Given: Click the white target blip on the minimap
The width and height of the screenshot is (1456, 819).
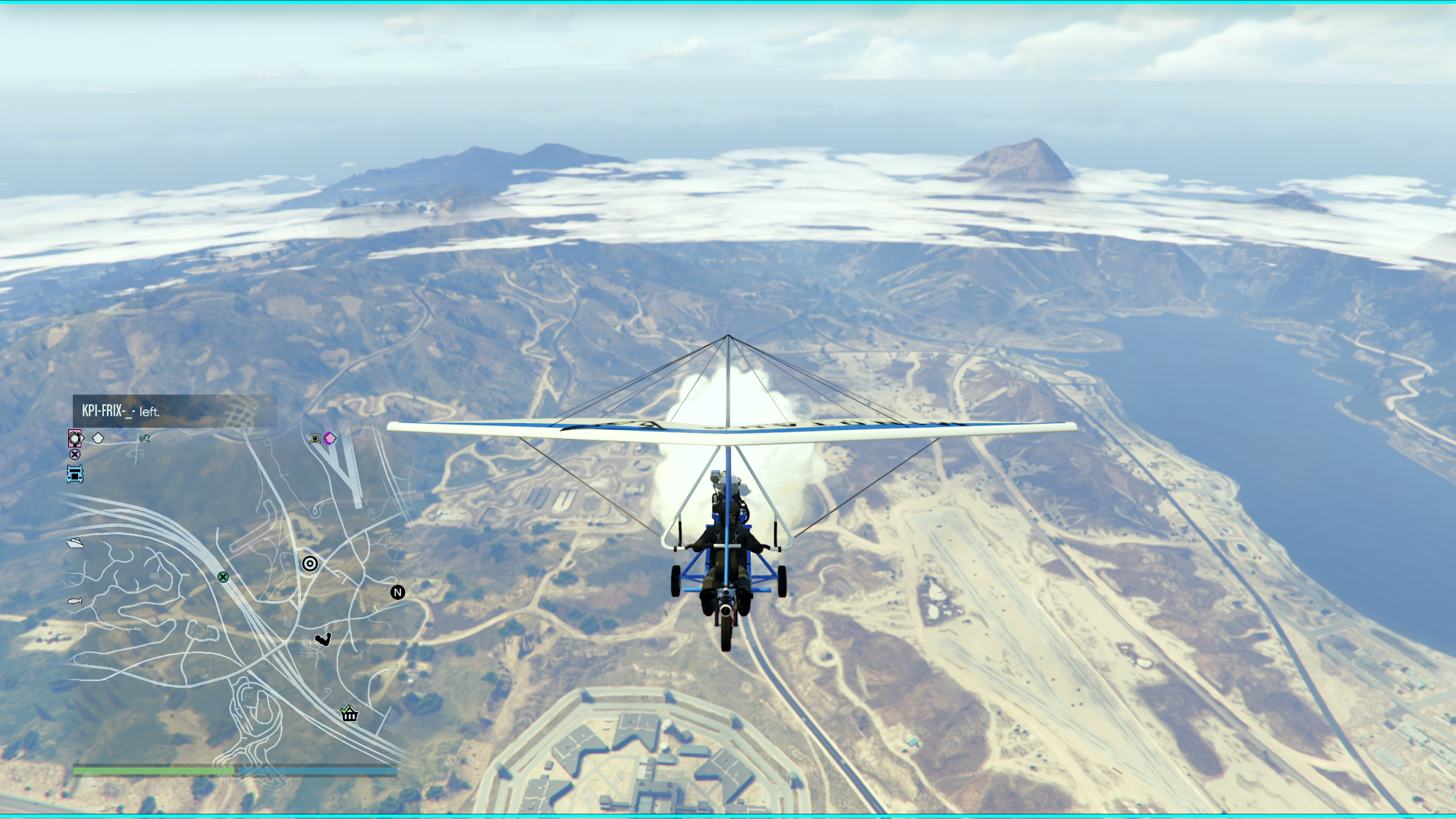Looking at the screenshot, I should pos(310,563).
